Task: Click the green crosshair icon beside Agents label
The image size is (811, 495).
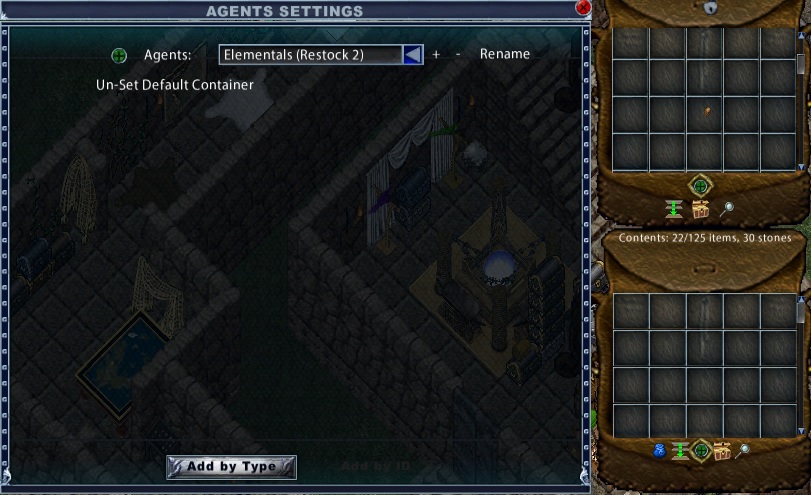Action: coord(119,55)
